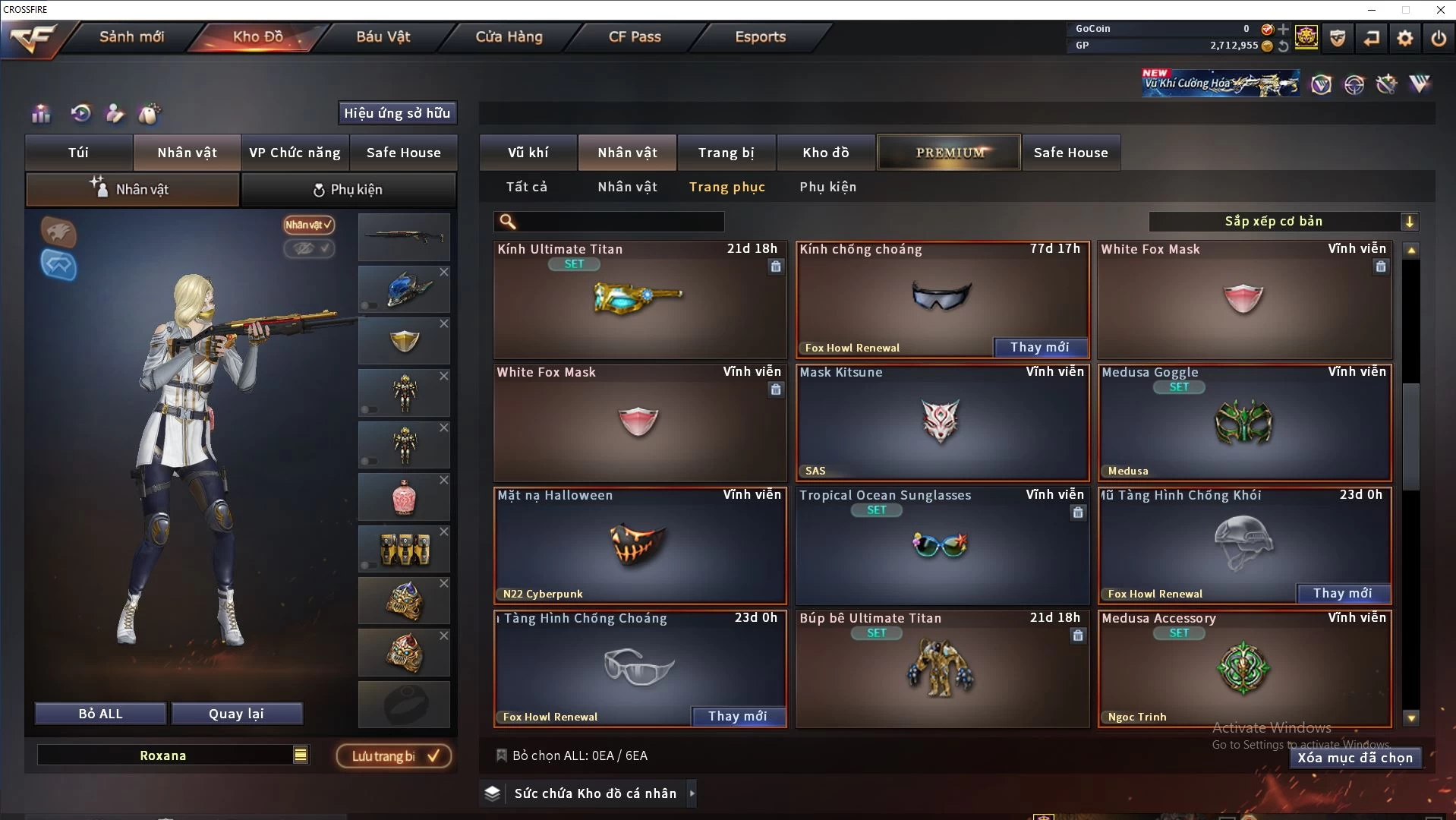The image size is (1456, 820).
Task: Open the PREMIUM inventory tab
Action: [950, 153]
